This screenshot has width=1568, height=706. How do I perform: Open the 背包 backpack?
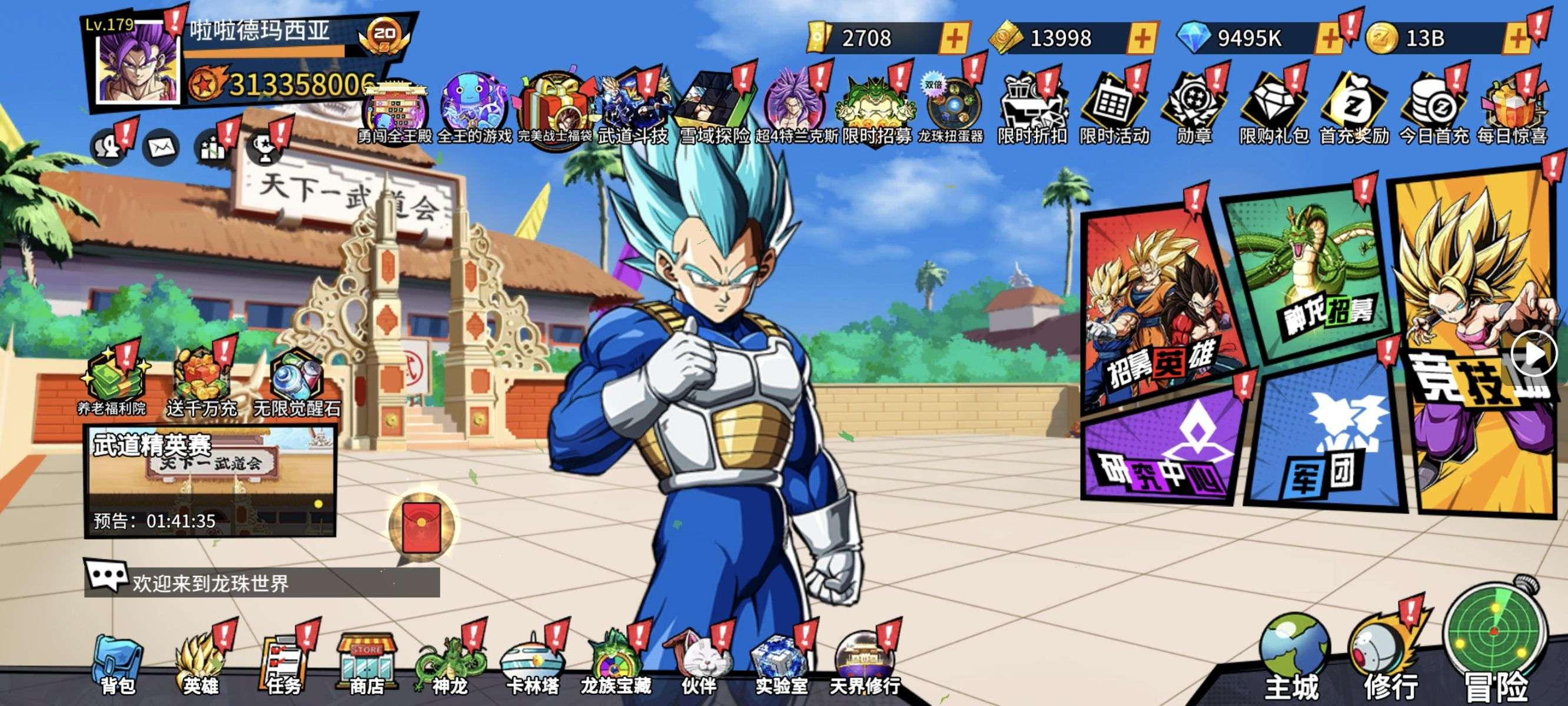tap(118, 665)
